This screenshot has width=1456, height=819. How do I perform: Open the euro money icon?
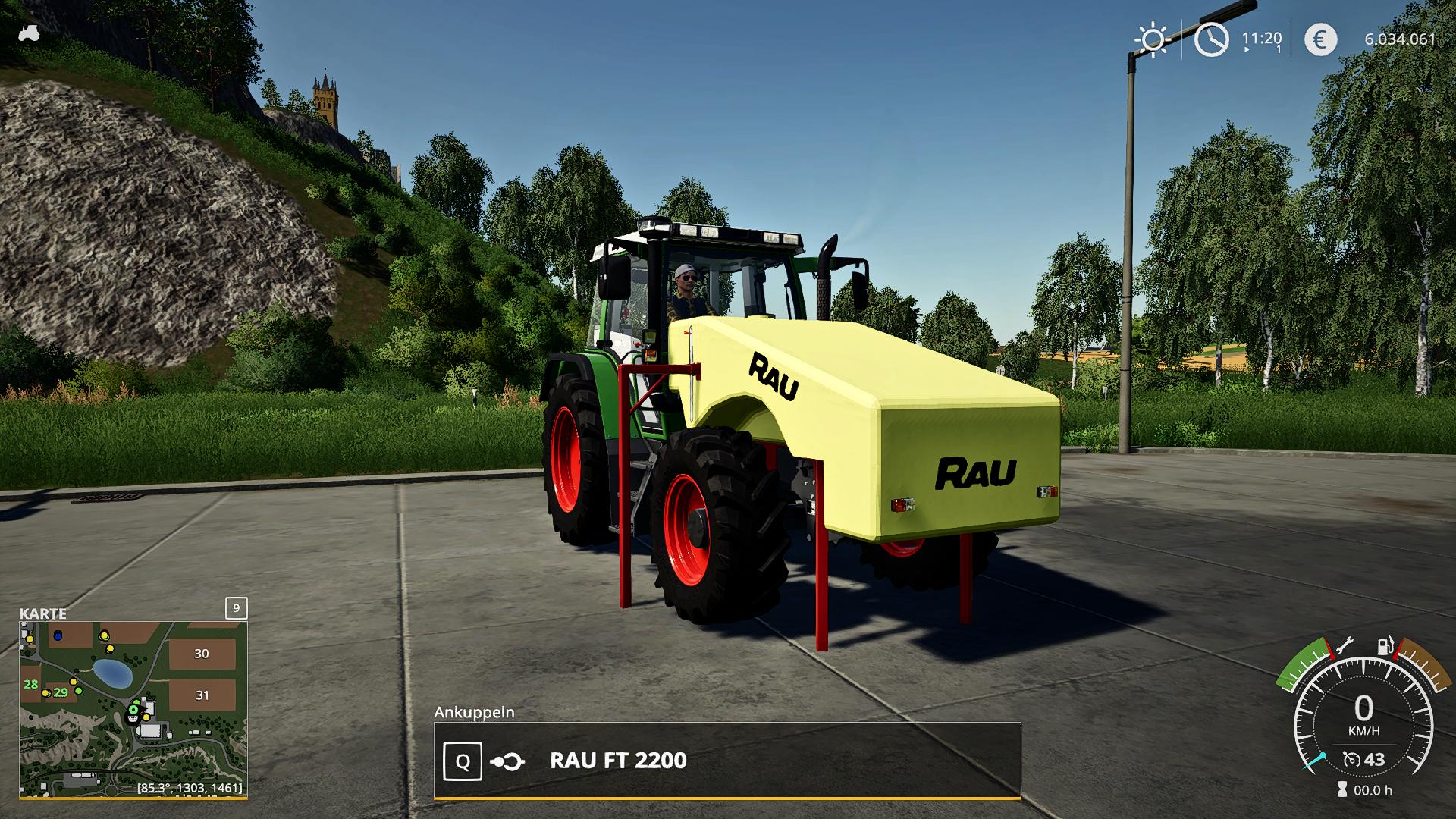click(x=1320, y=39)
